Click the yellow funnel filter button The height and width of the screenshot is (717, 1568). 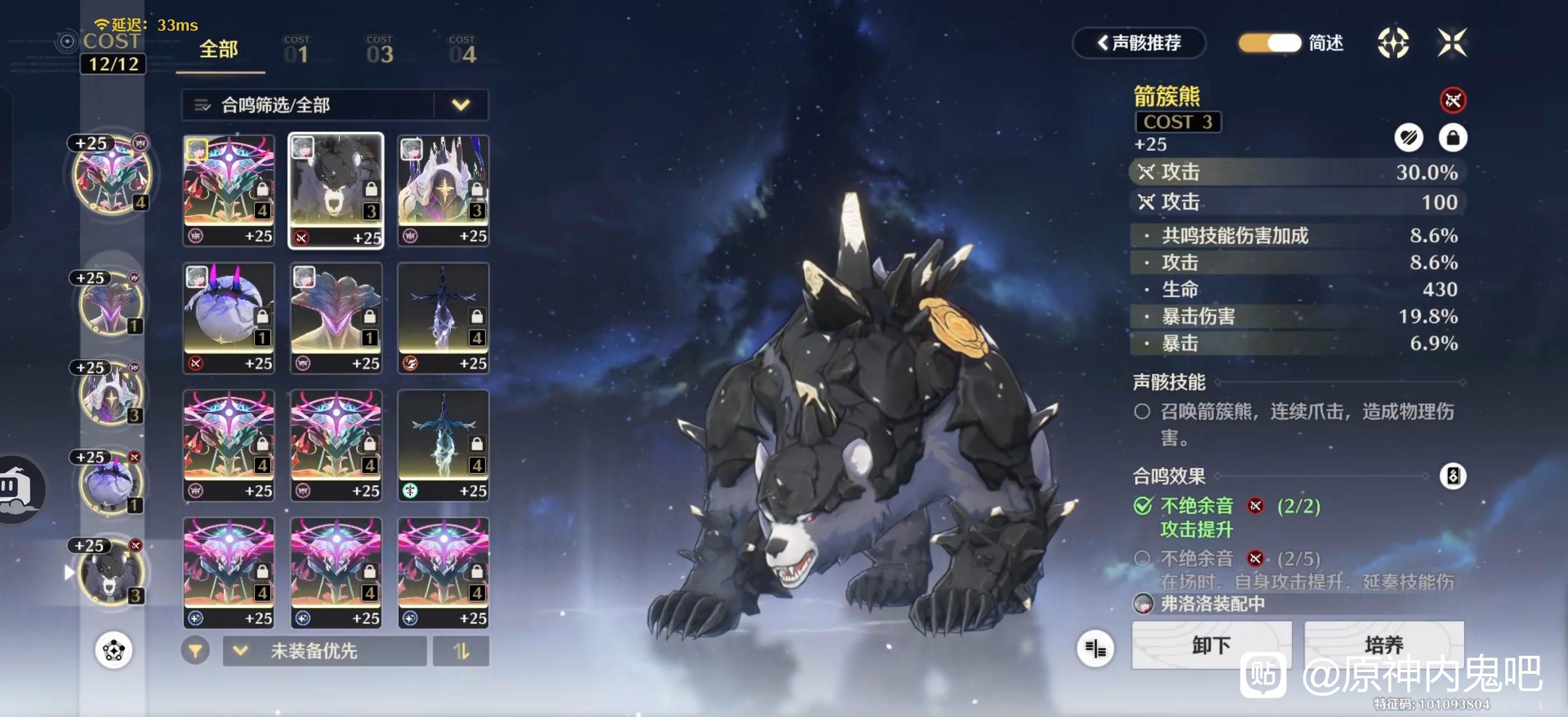pyautogui.click(x=195, y=651)
